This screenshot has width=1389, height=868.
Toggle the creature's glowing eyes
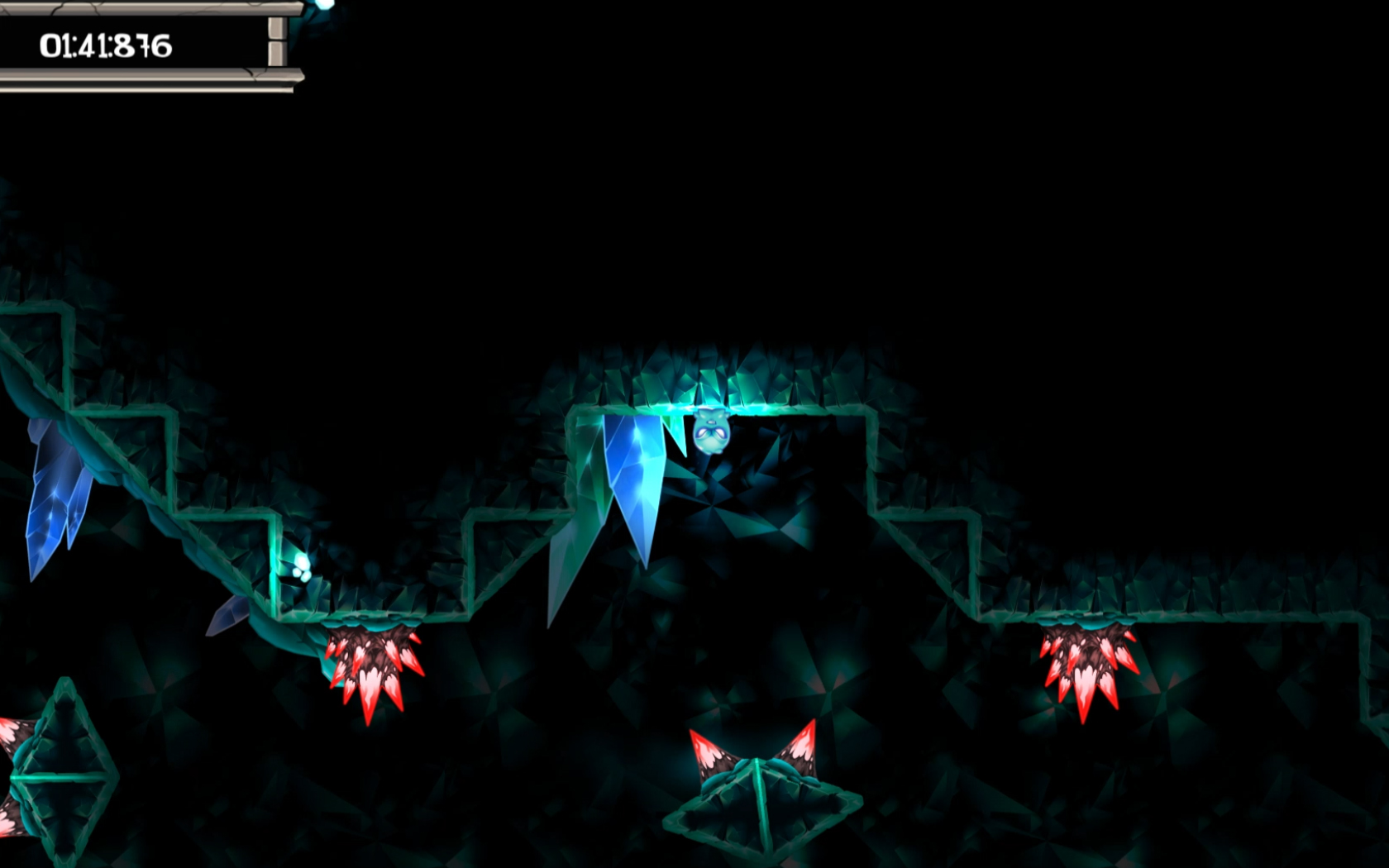coord(711,433)
